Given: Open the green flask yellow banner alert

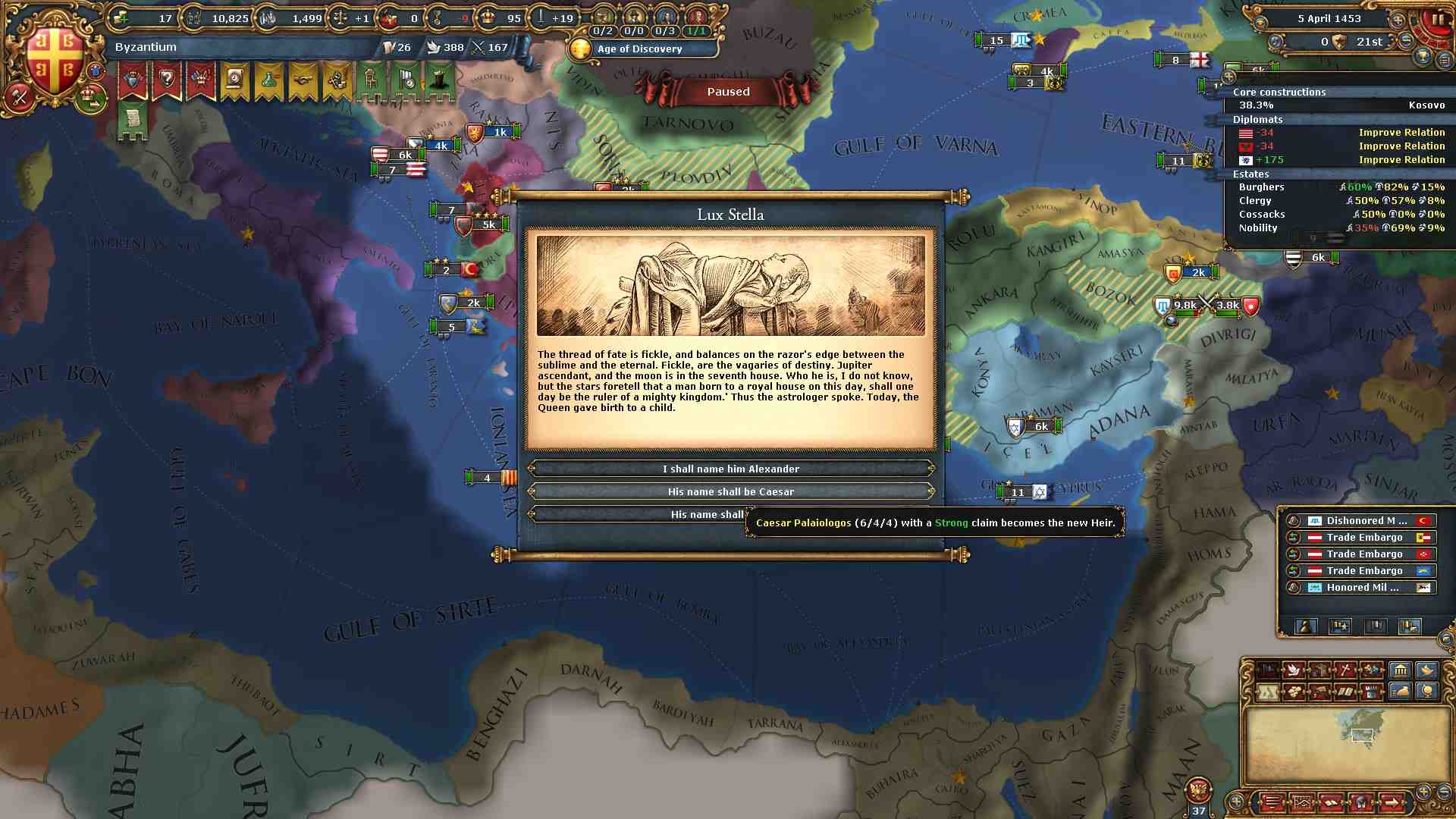Looking at the screenshot, I should (x=268, y=80).
